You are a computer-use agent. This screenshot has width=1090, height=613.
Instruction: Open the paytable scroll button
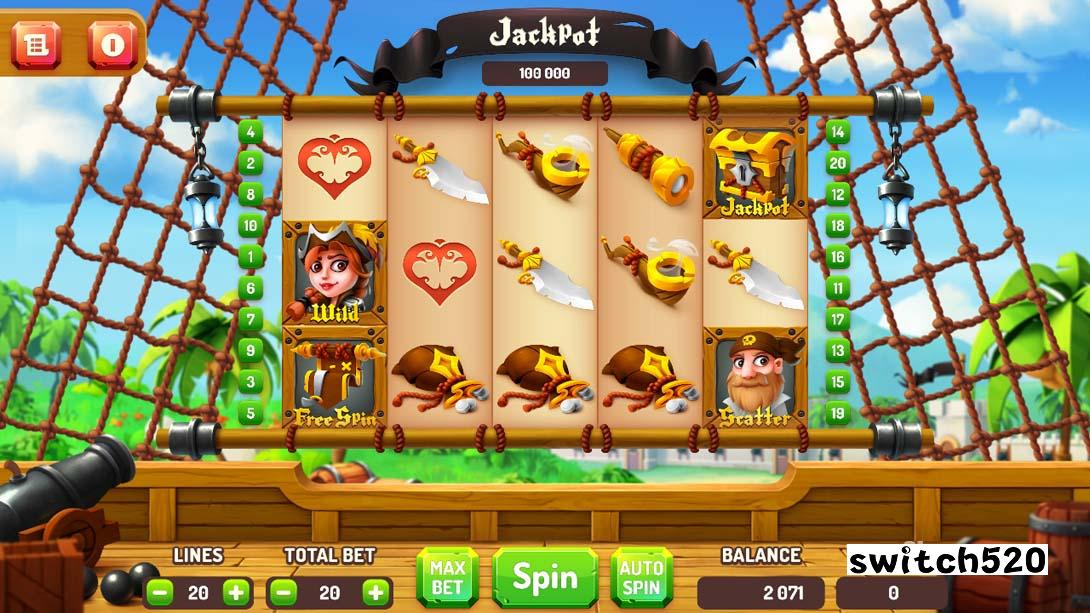pos(37,45)
